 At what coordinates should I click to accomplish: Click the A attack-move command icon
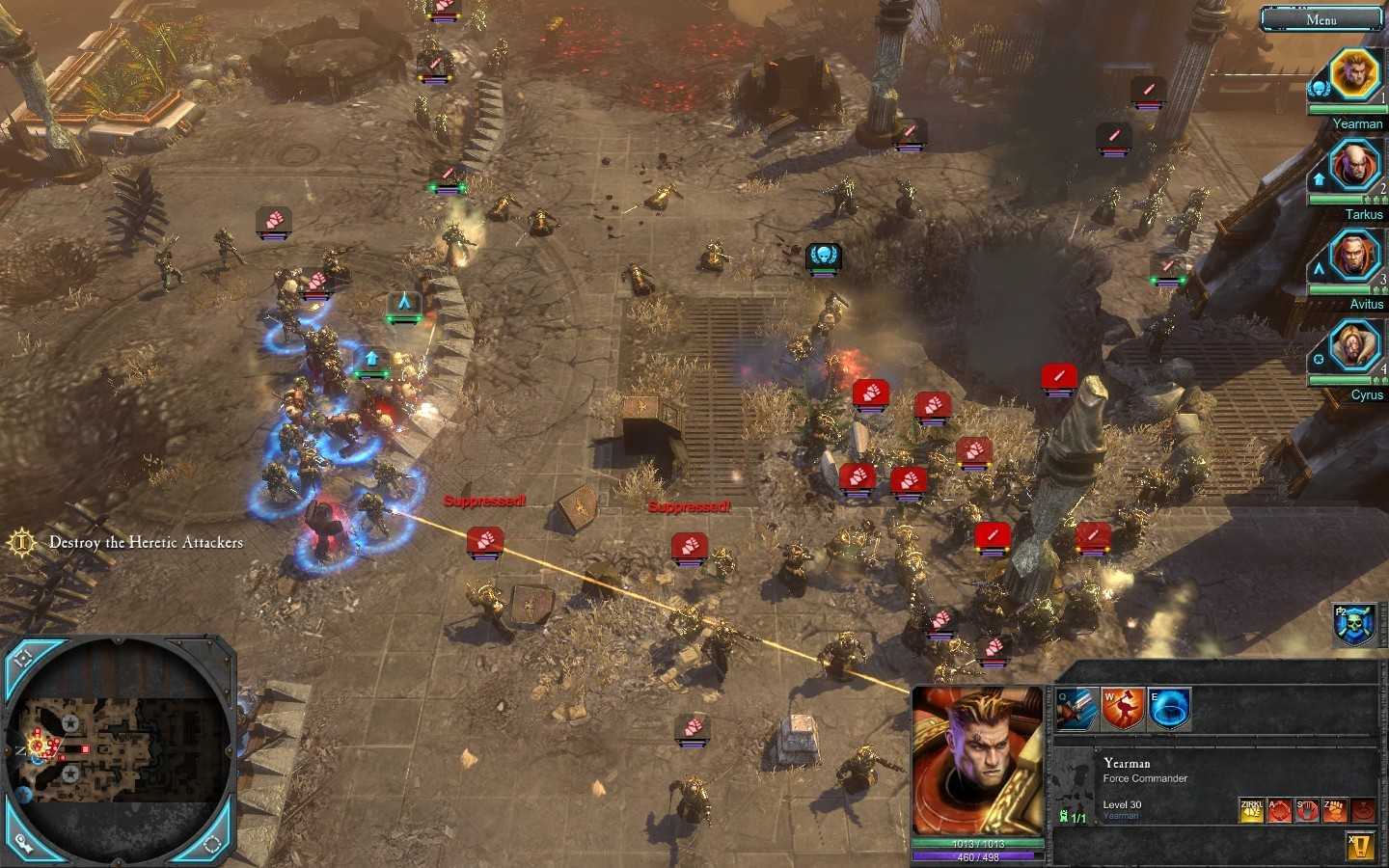click(1280, 810)
